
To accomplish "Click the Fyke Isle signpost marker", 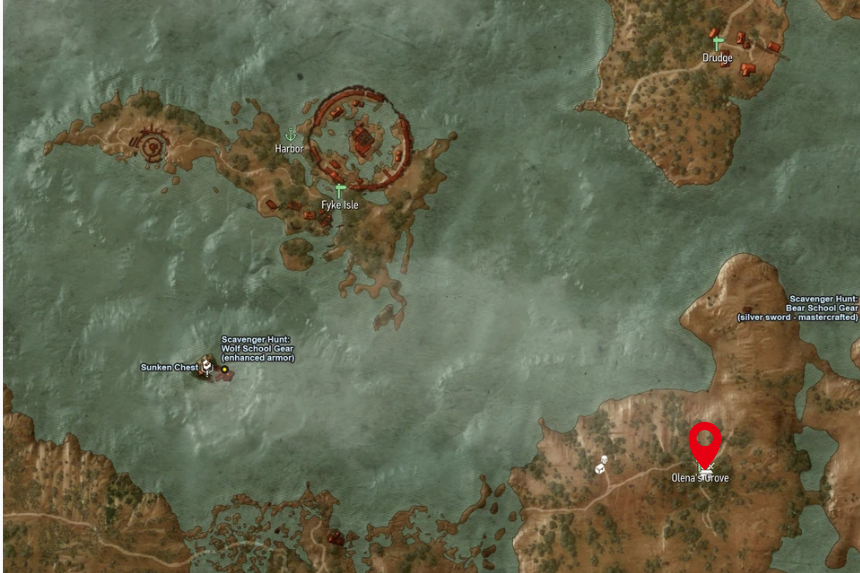I will (x=340, y=189).
